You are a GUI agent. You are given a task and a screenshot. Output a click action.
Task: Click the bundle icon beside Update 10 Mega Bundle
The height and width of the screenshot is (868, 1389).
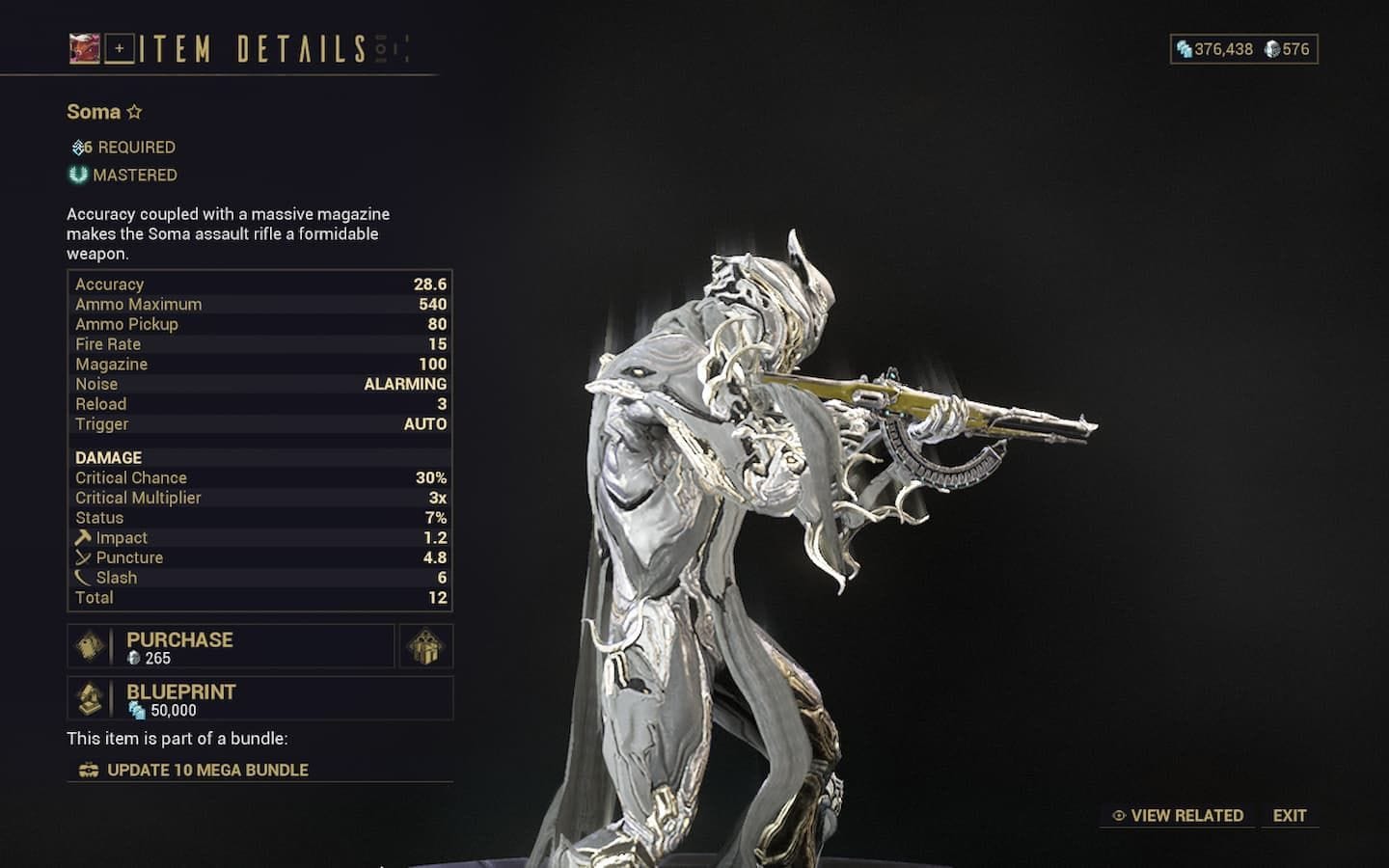tap(88, 770)
